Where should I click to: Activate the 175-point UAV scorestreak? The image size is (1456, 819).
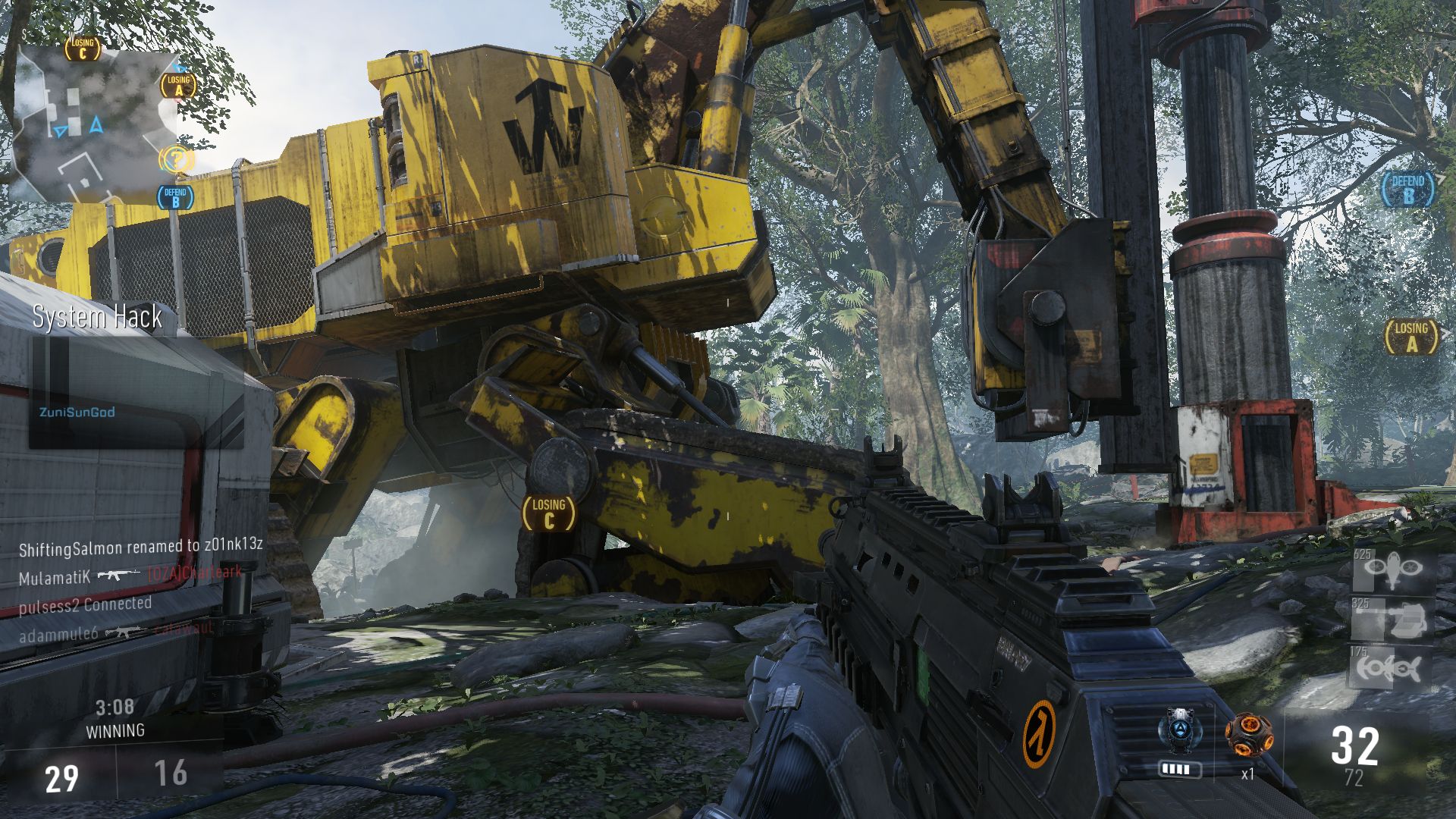[1392, 667]
